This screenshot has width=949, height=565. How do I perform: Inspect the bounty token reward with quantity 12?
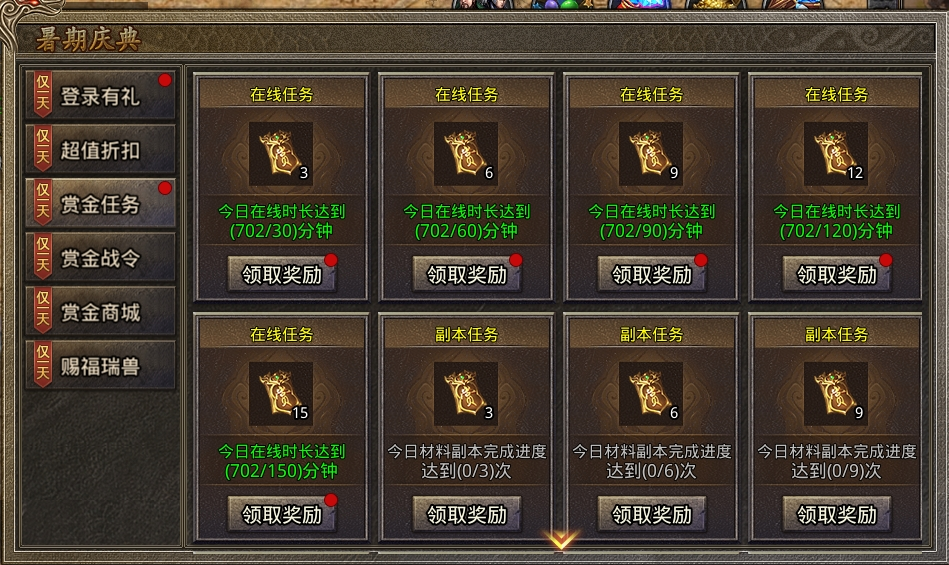[836, 154]
